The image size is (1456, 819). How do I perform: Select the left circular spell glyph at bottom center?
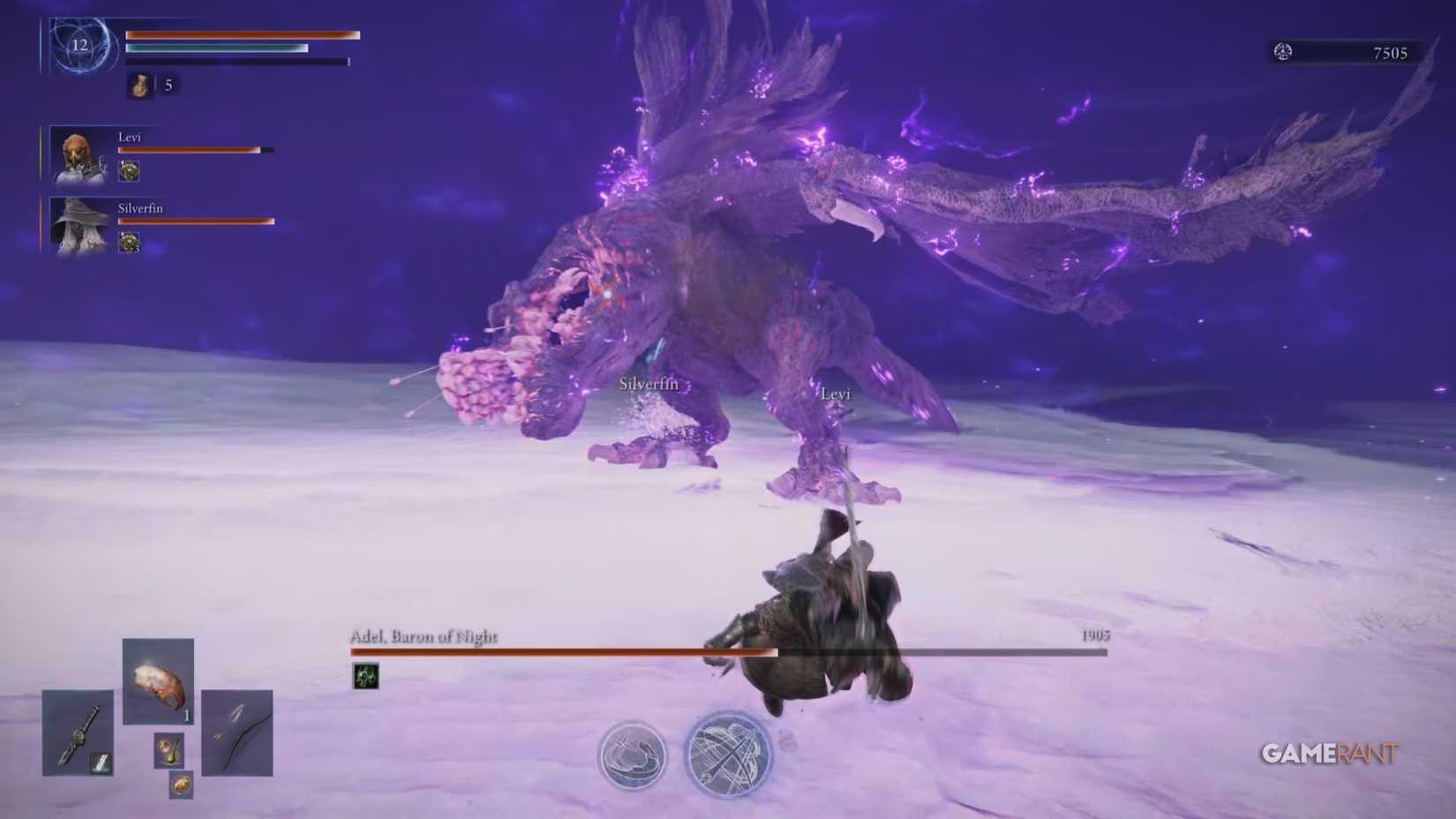coord(634,753)
